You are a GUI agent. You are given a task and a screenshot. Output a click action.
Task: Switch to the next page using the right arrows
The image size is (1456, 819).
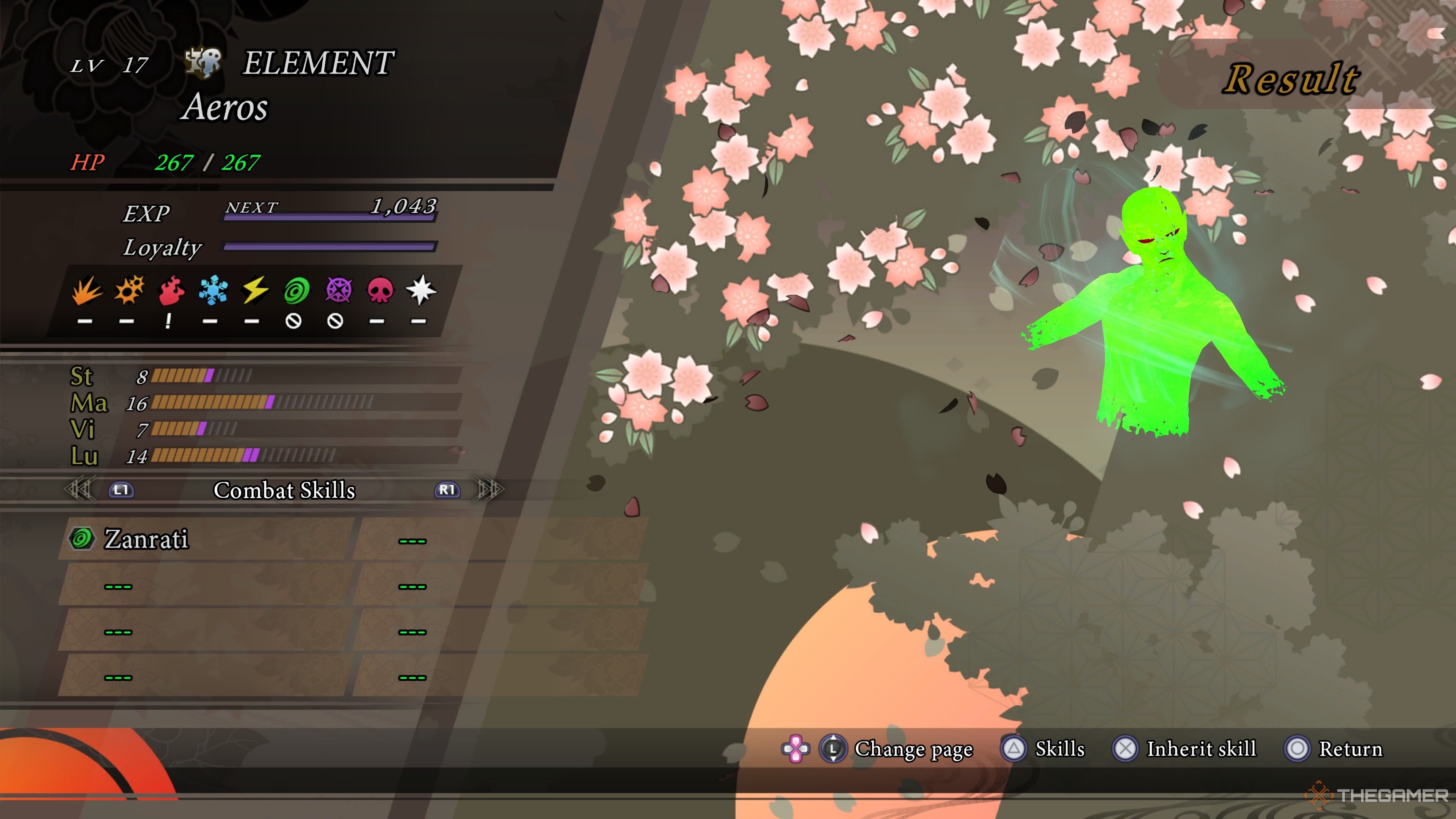point(490,490)
